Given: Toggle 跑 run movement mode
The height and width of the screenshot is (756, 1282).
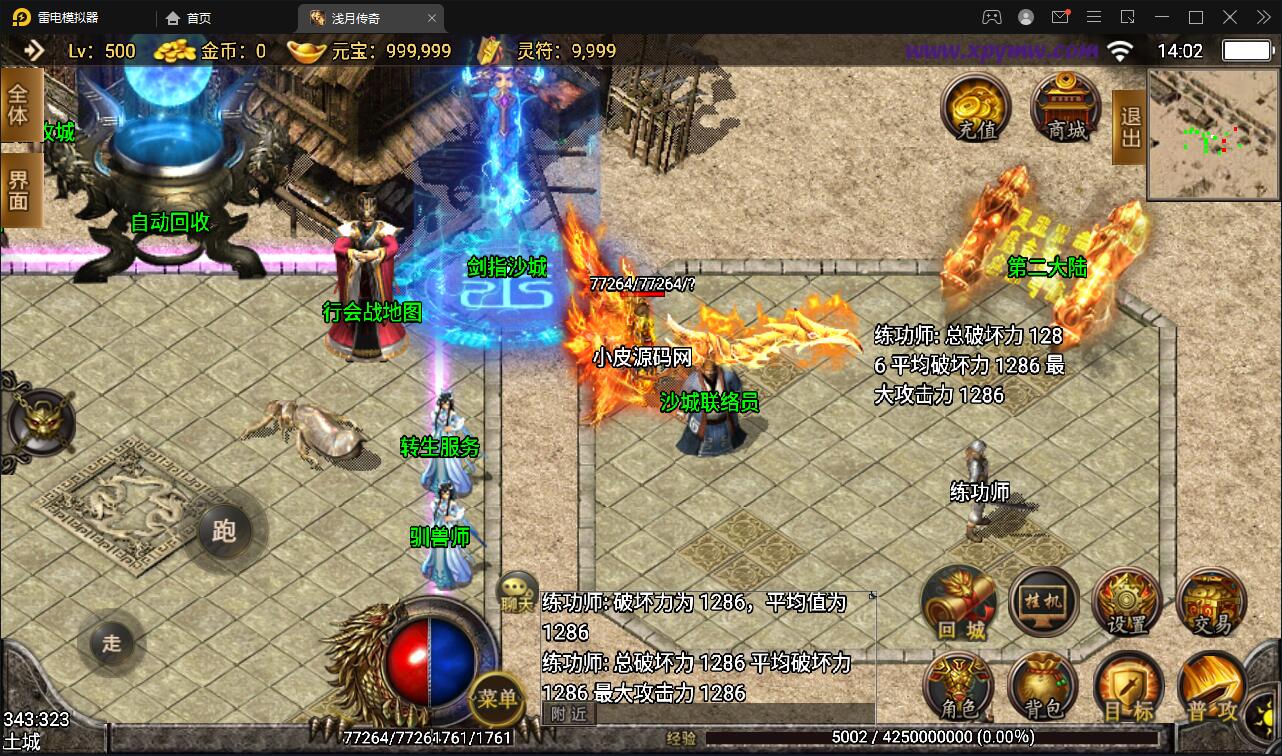Looking at the screenshot, I should (x=224, y=530).
